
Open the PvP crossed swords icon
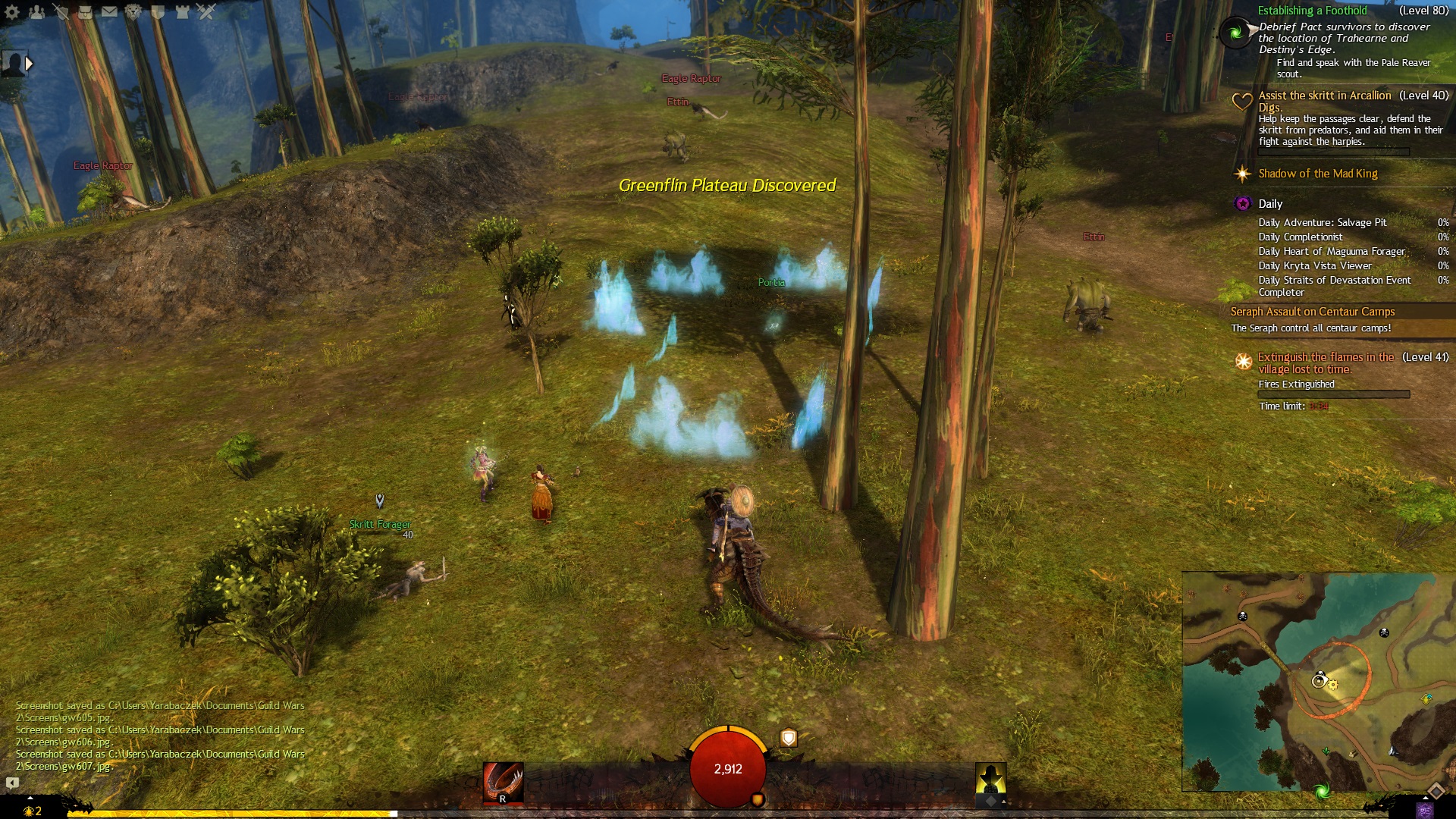[x=206, y=11]
